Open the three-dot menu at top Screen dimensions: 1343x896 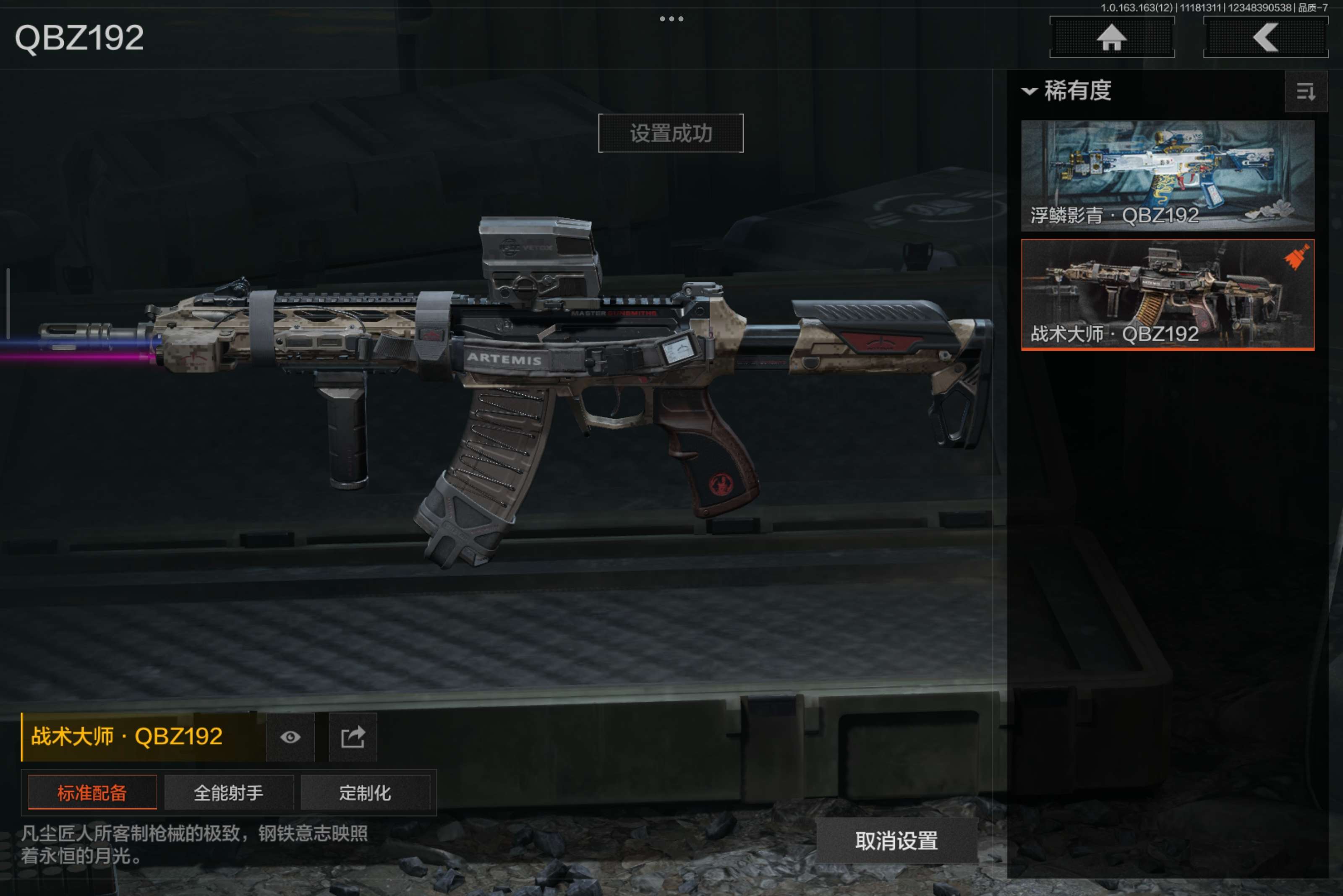coord(671,19)
